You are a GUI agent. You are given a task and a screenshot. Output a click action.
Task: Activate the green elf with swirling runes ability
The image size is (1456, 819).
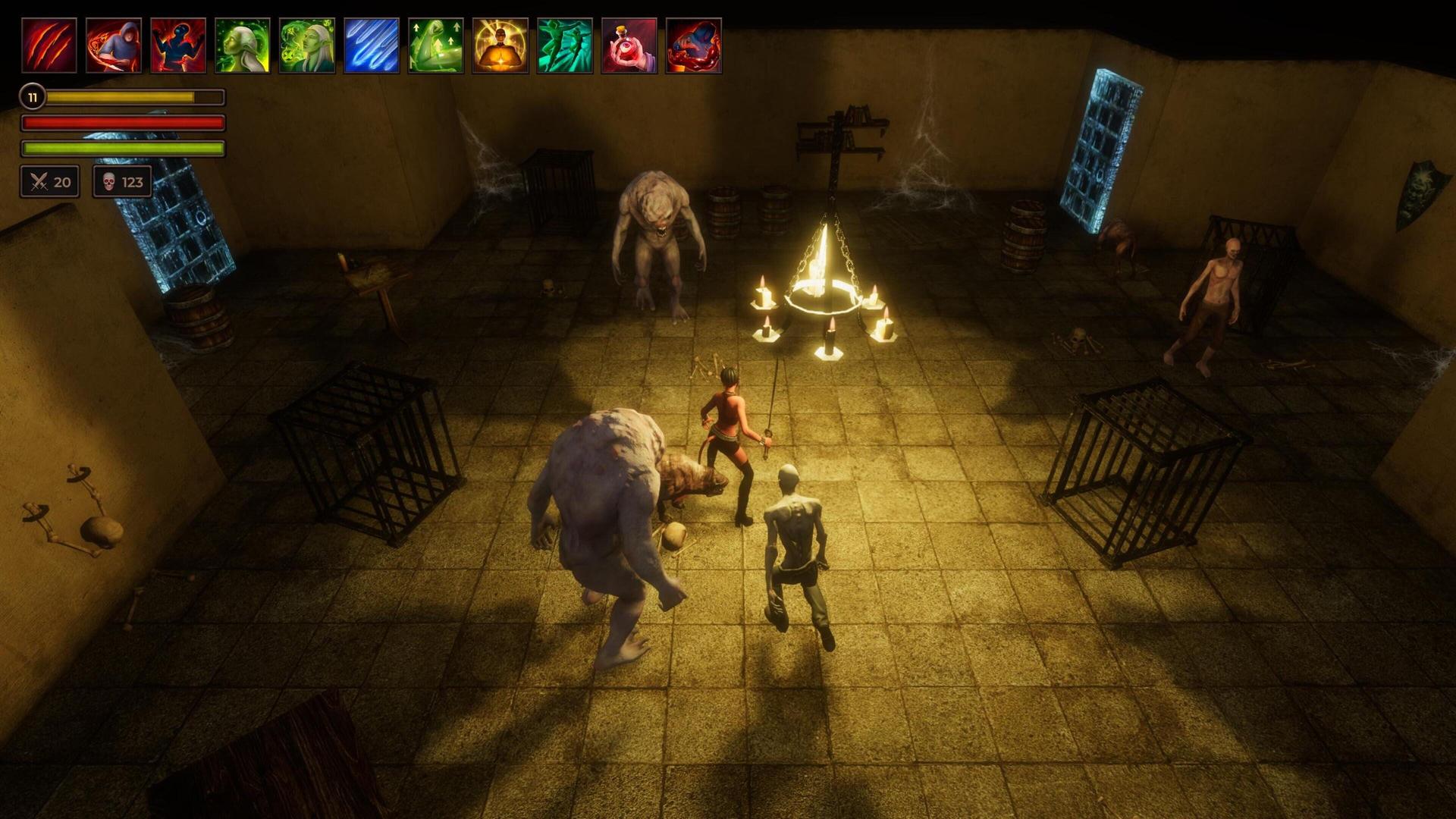pos(307,45)
